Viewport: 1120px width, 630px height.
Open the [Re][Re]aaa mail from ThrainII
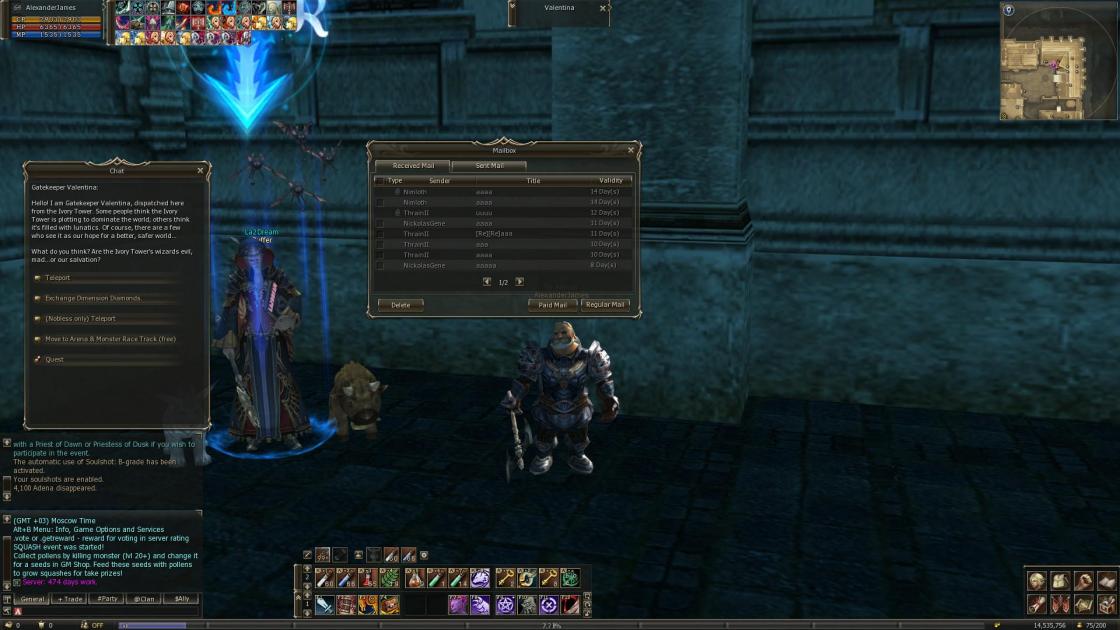(494, 234)
